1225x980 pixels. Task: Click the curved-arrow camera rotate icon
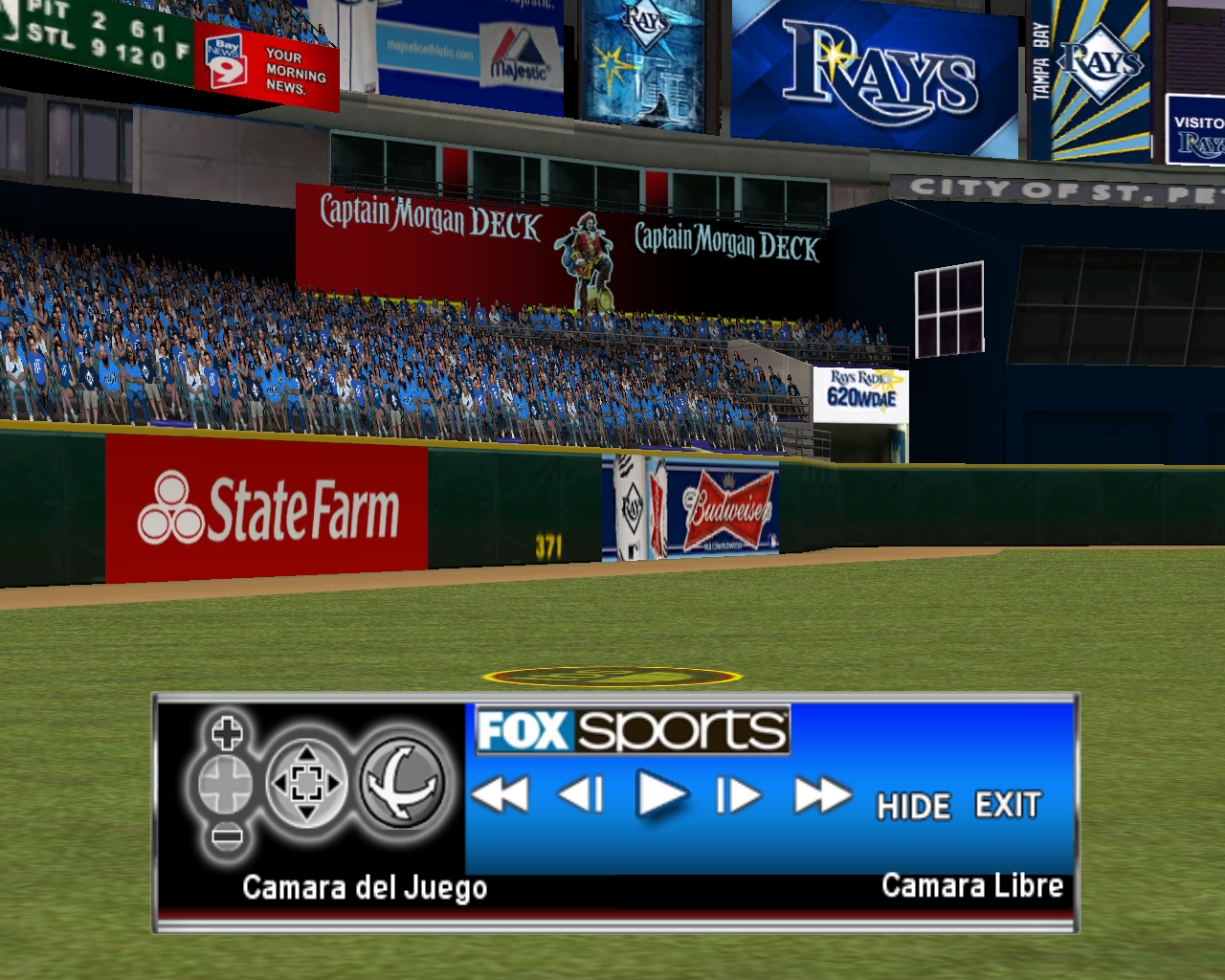403,785
